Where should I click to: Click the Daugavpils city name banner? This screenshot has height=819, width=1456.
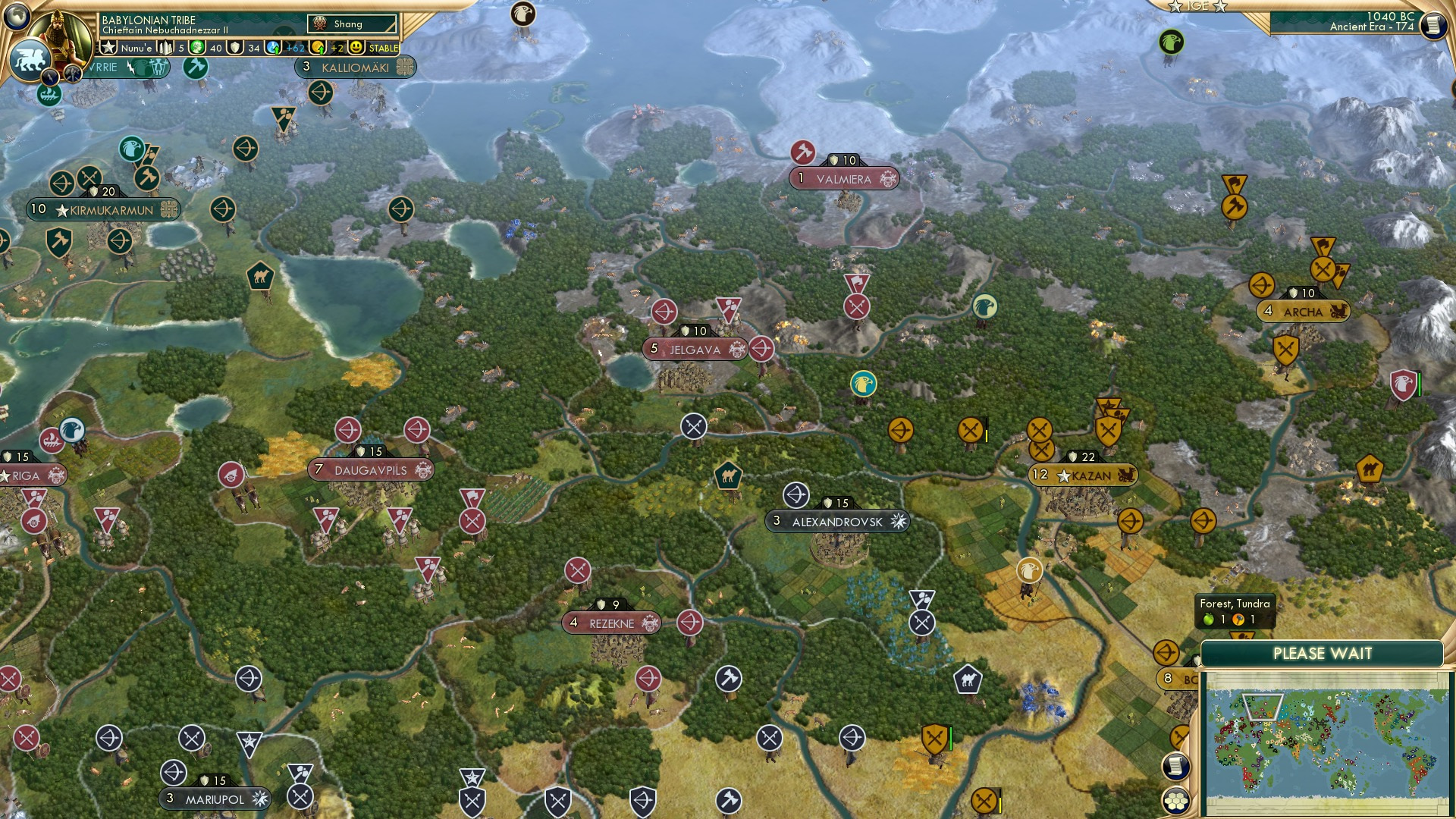click(x=371, y=469)
